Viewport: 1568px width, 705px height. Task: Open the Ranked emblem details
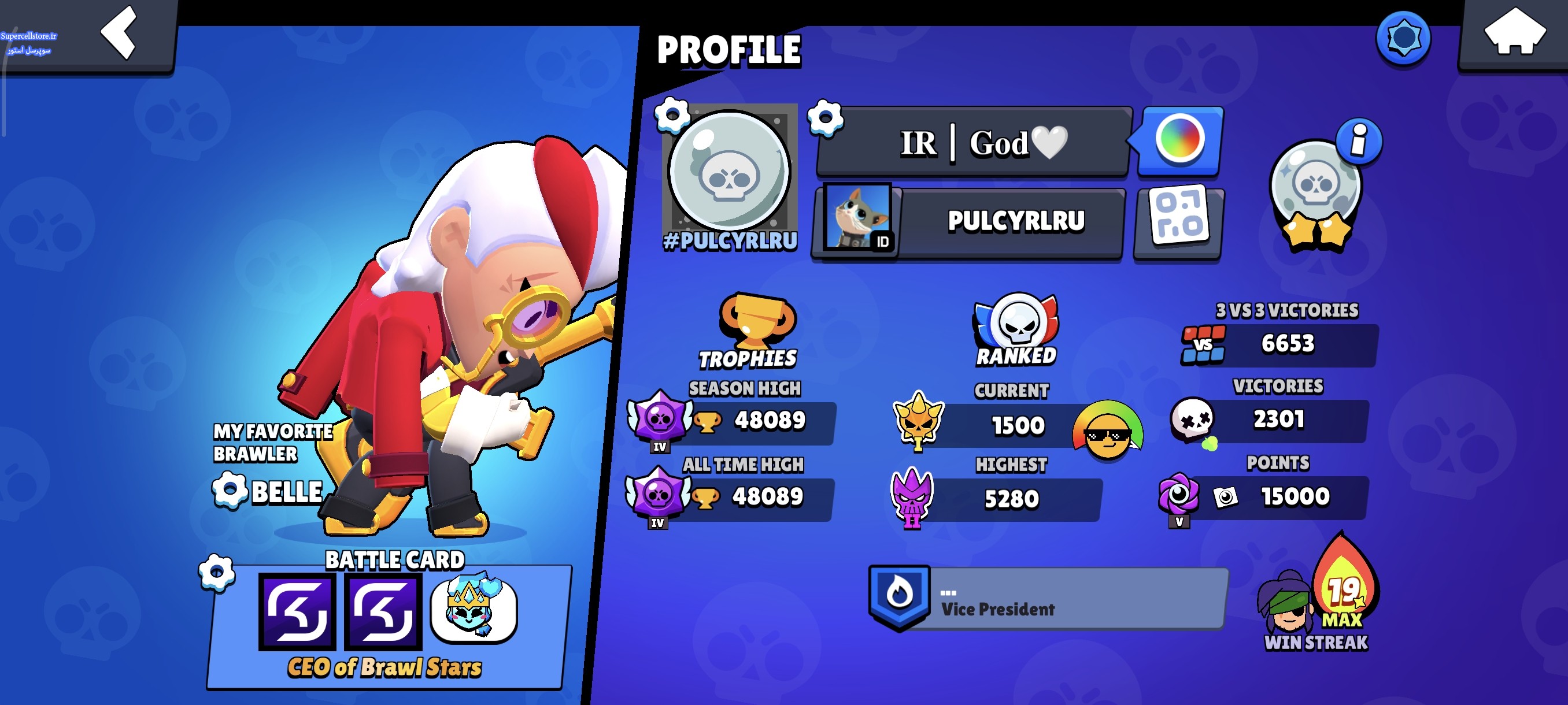pyautogui.click(x=1015, y=329)
